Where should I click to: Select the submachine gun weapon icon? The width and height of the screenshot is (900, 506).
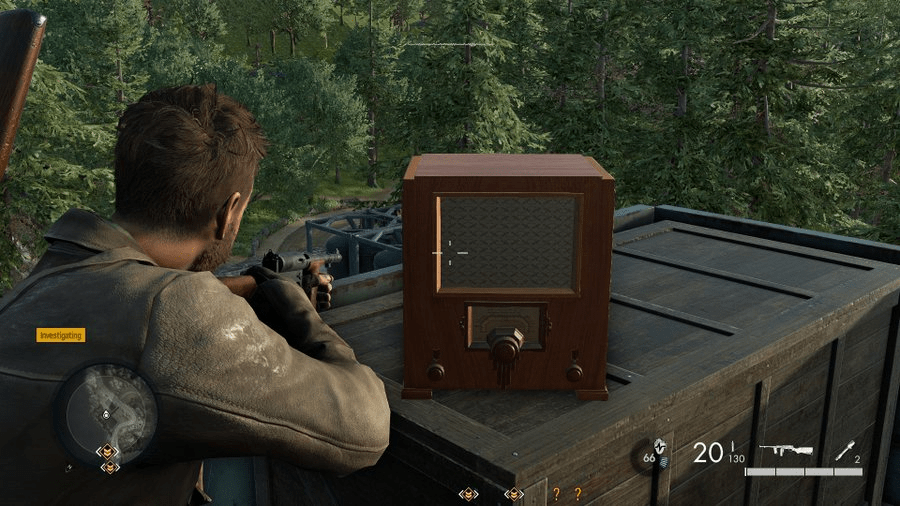(x=785, y=451)
